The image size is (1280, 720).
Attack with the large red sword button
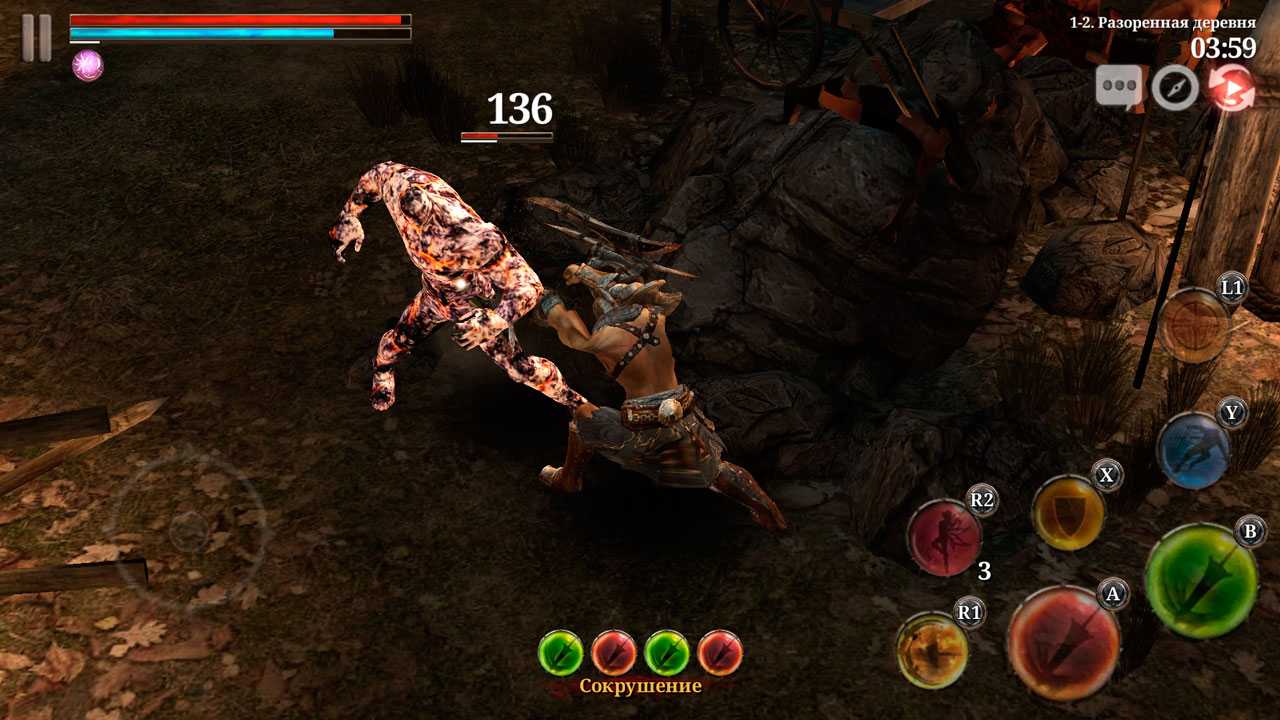(x=1063, y=642)
